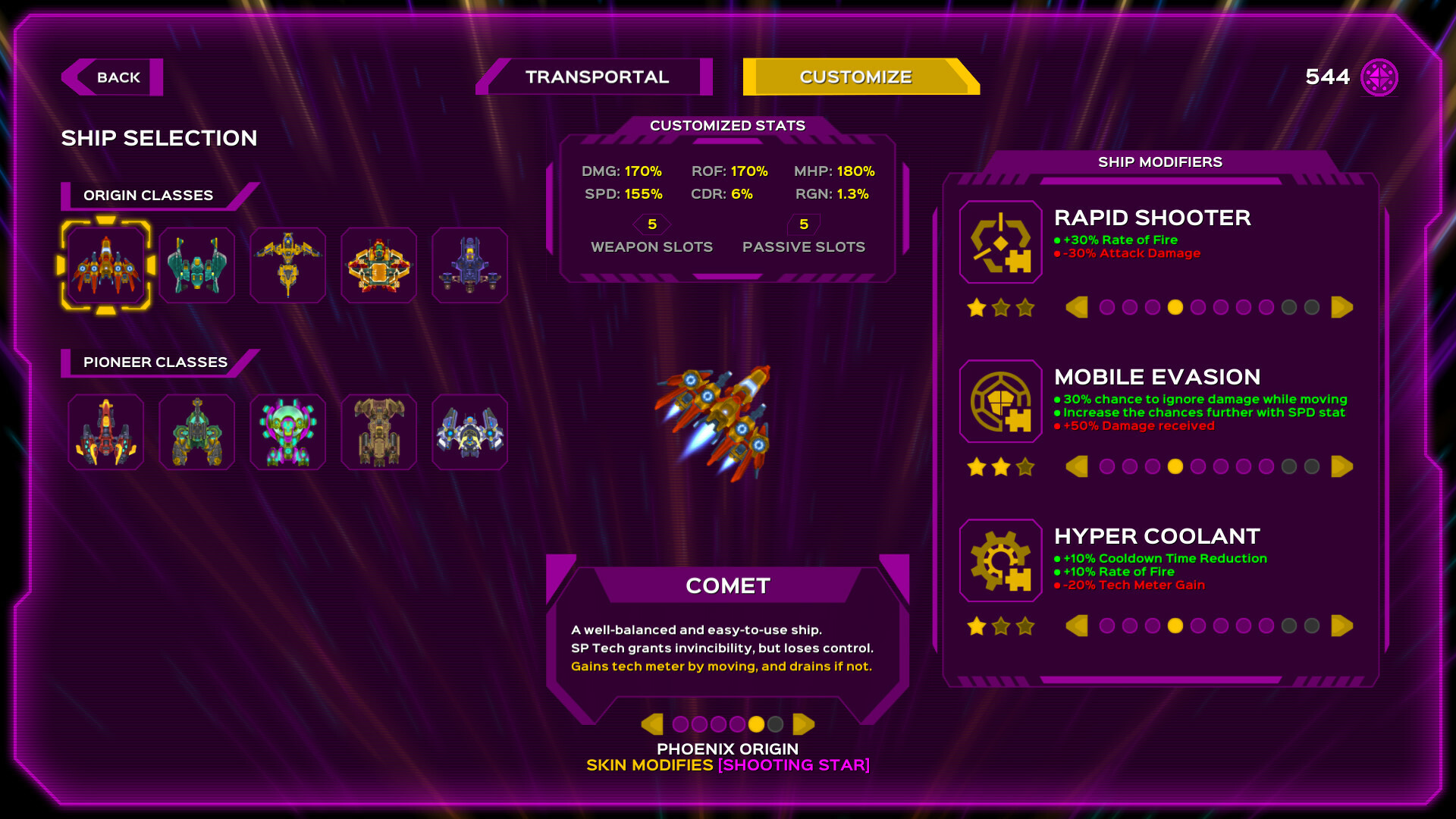This screenshot has height=819, width=1456.
Task: Decrease Mobile Evasion level with left arrow
Action: pos(1077,466)
